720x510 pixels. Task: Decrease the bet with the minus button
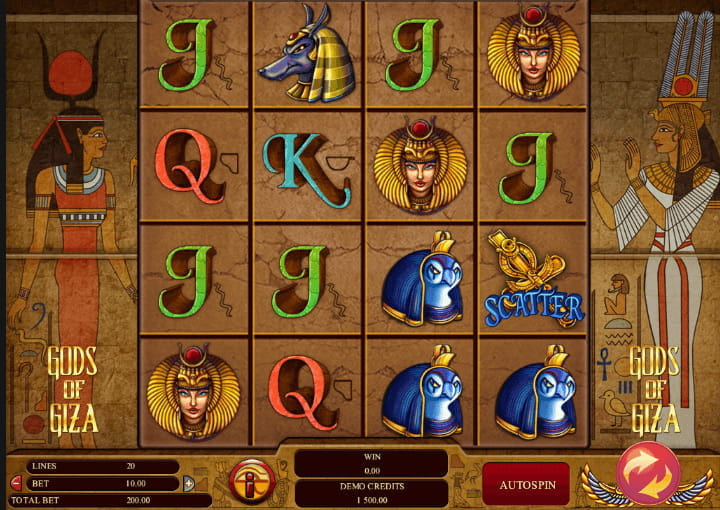click(x=15, y=484)
